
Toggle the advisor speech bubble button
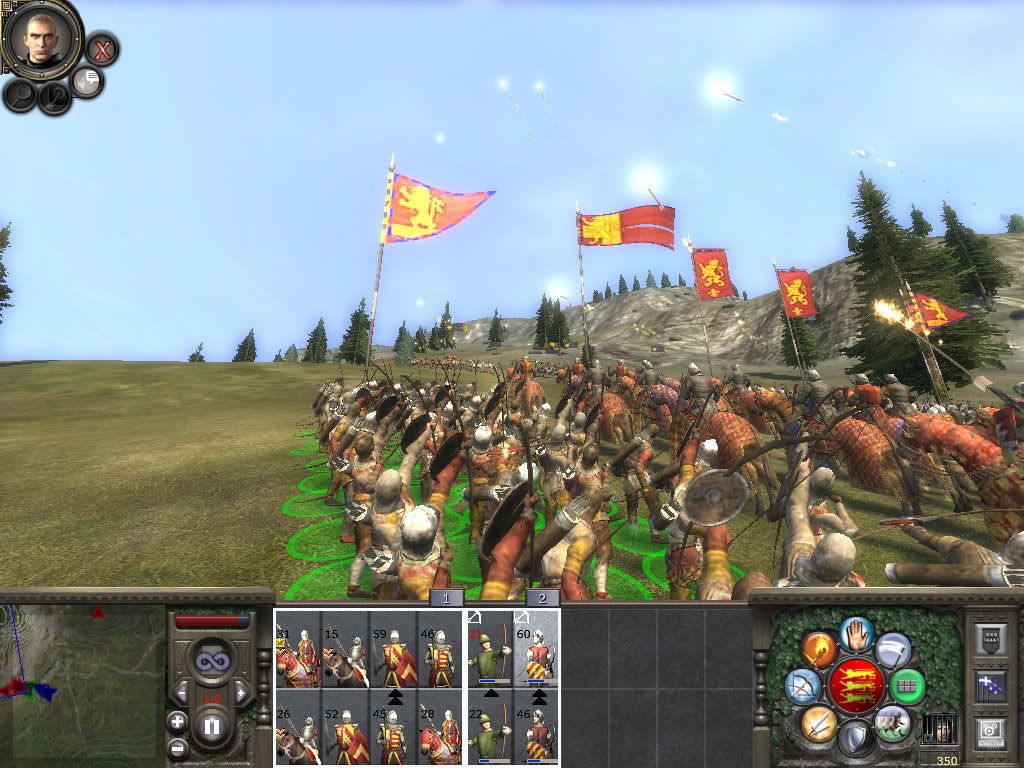pyautogui.click(x=89, y=81)
